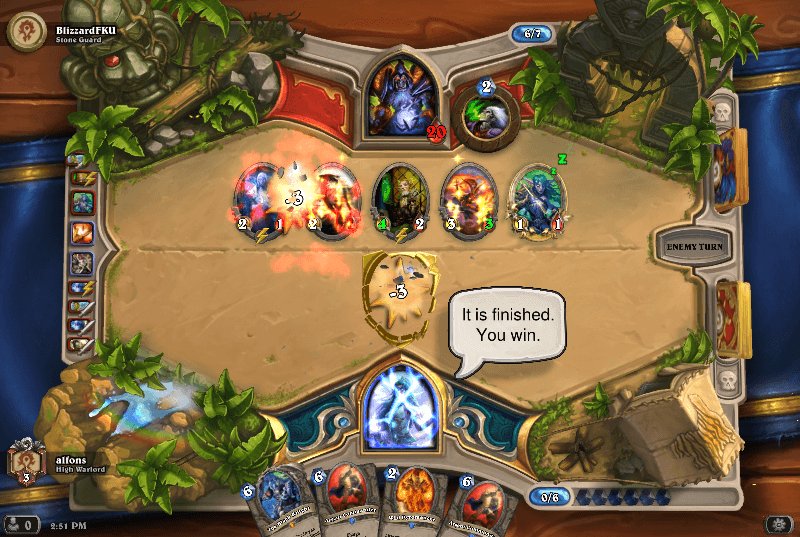The height and width of the screenshot is (537, 800).
Task: Click the enemy Life Tap hero power
Action: [486, 114]
